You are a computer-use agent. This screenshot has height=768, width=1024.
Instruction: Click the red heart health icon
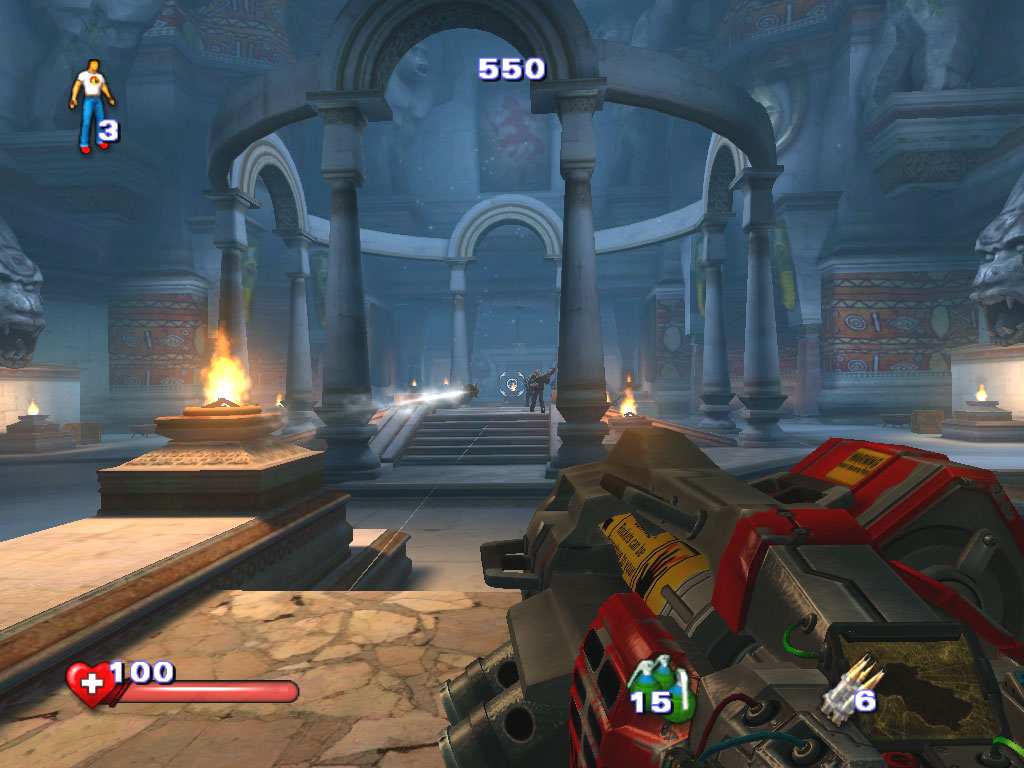coord(90,684)
